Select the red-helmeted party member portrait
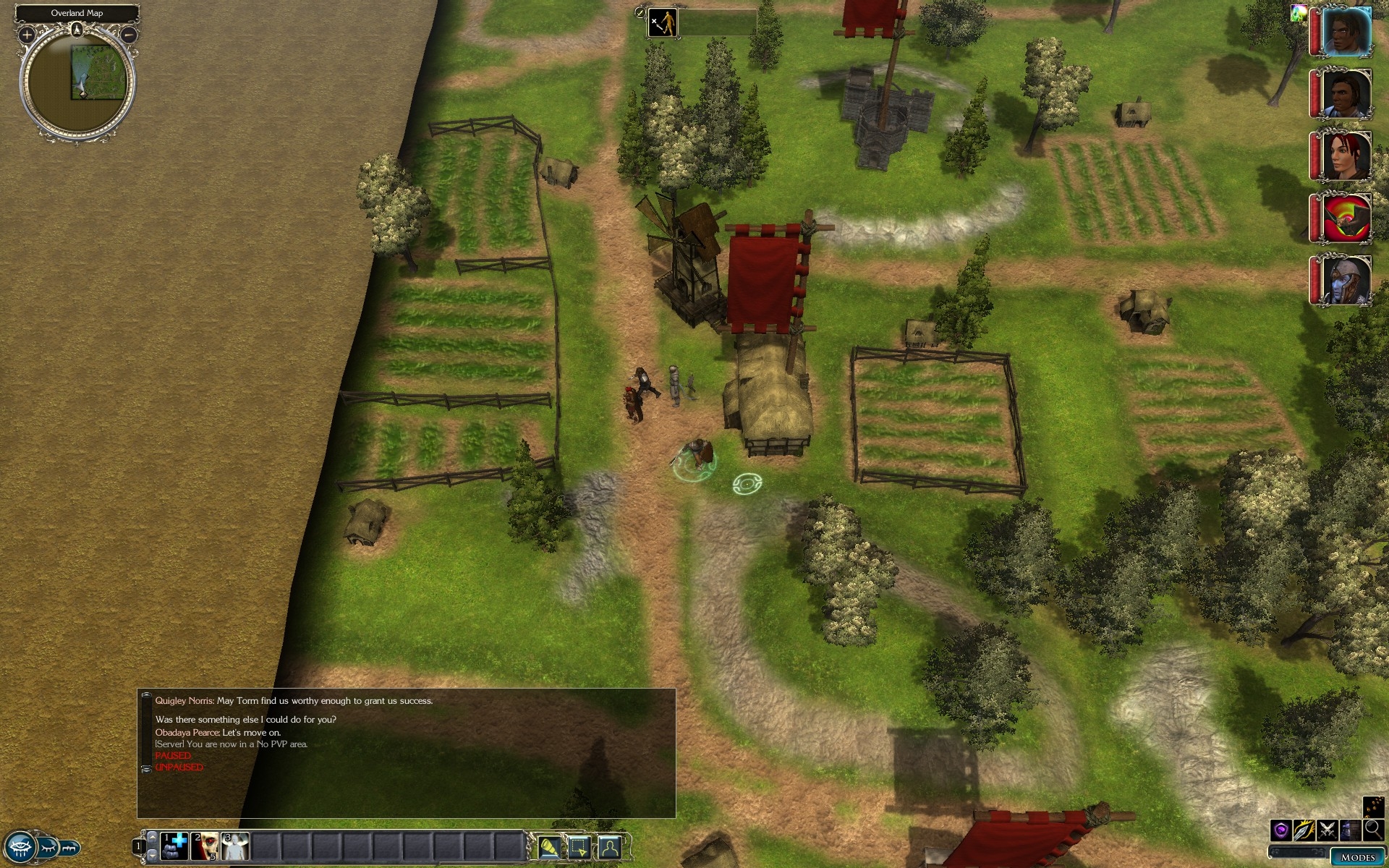1389x868 pixels. [x=1346, y=218]
